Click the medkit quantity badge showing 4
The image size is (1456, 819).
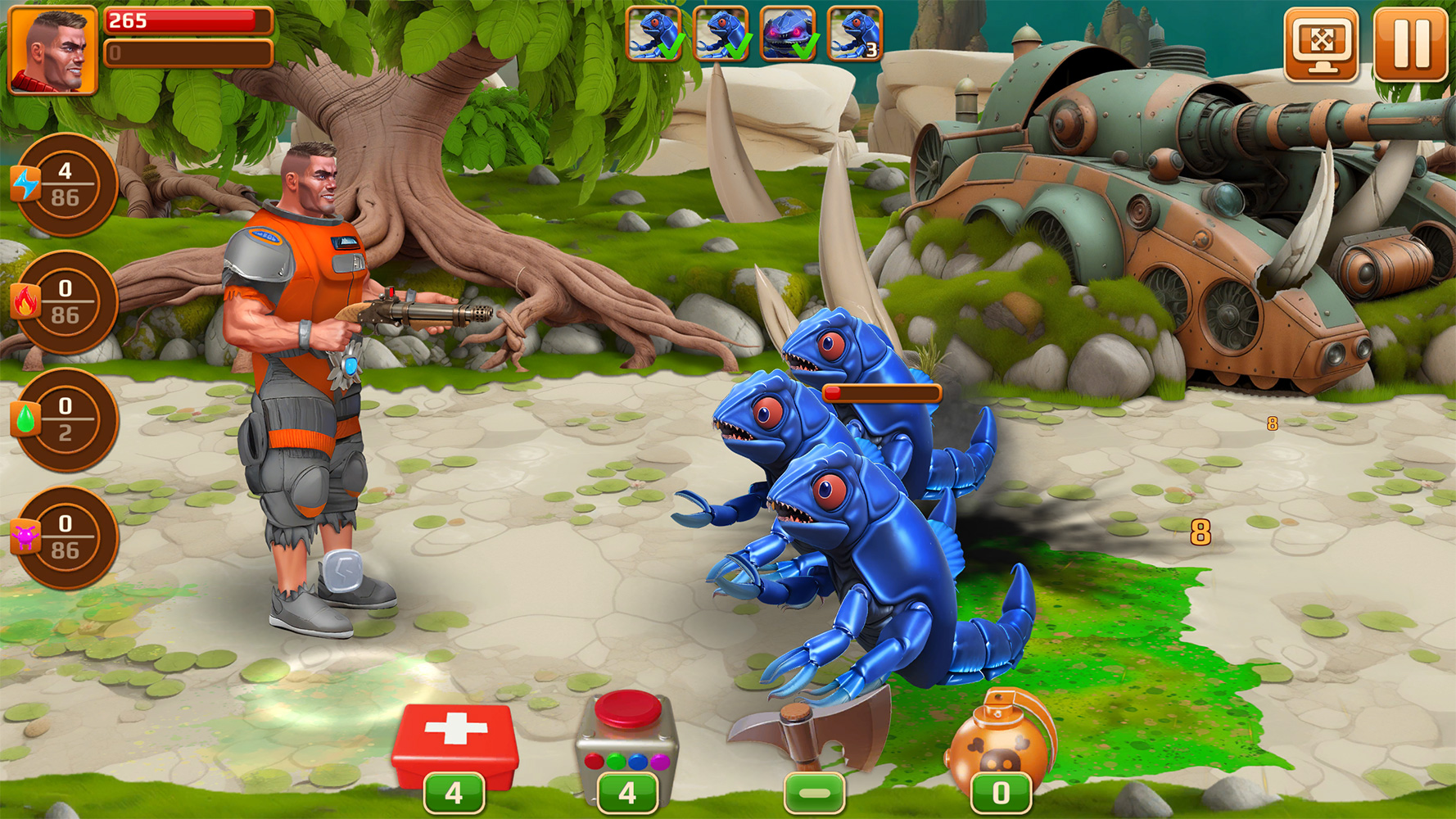[456, 792]
